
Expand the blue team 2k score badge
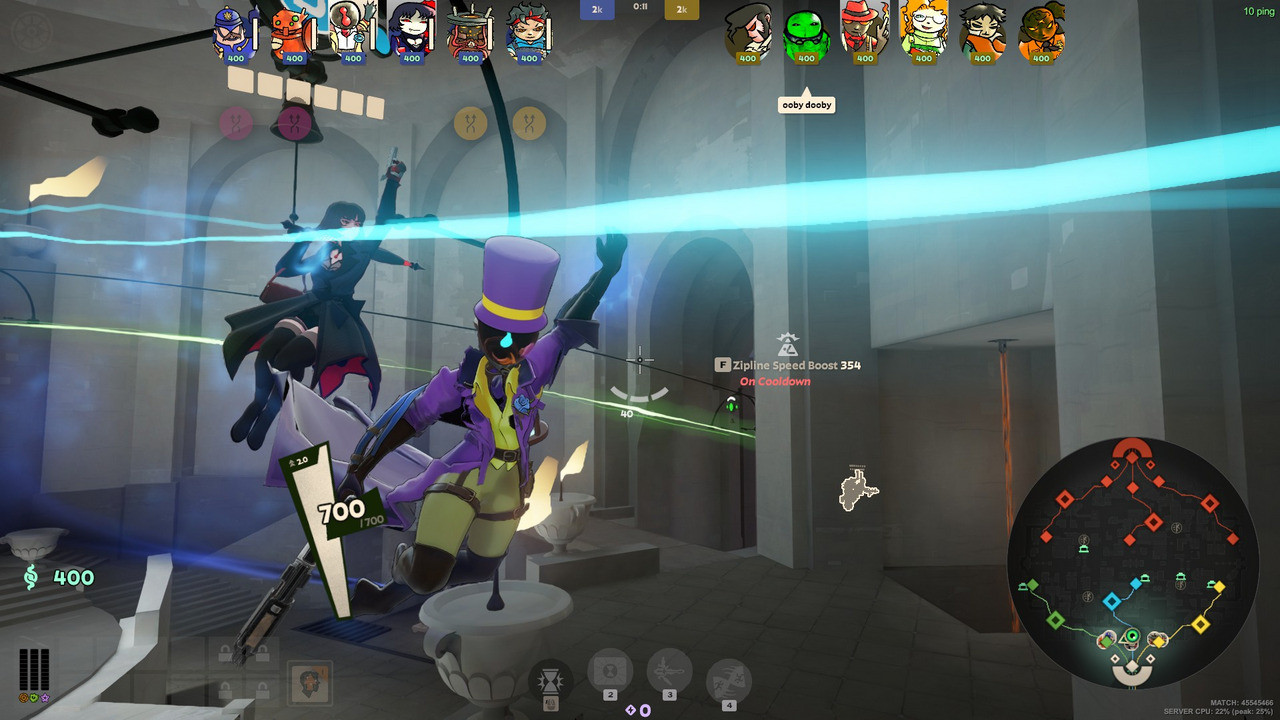597,10
